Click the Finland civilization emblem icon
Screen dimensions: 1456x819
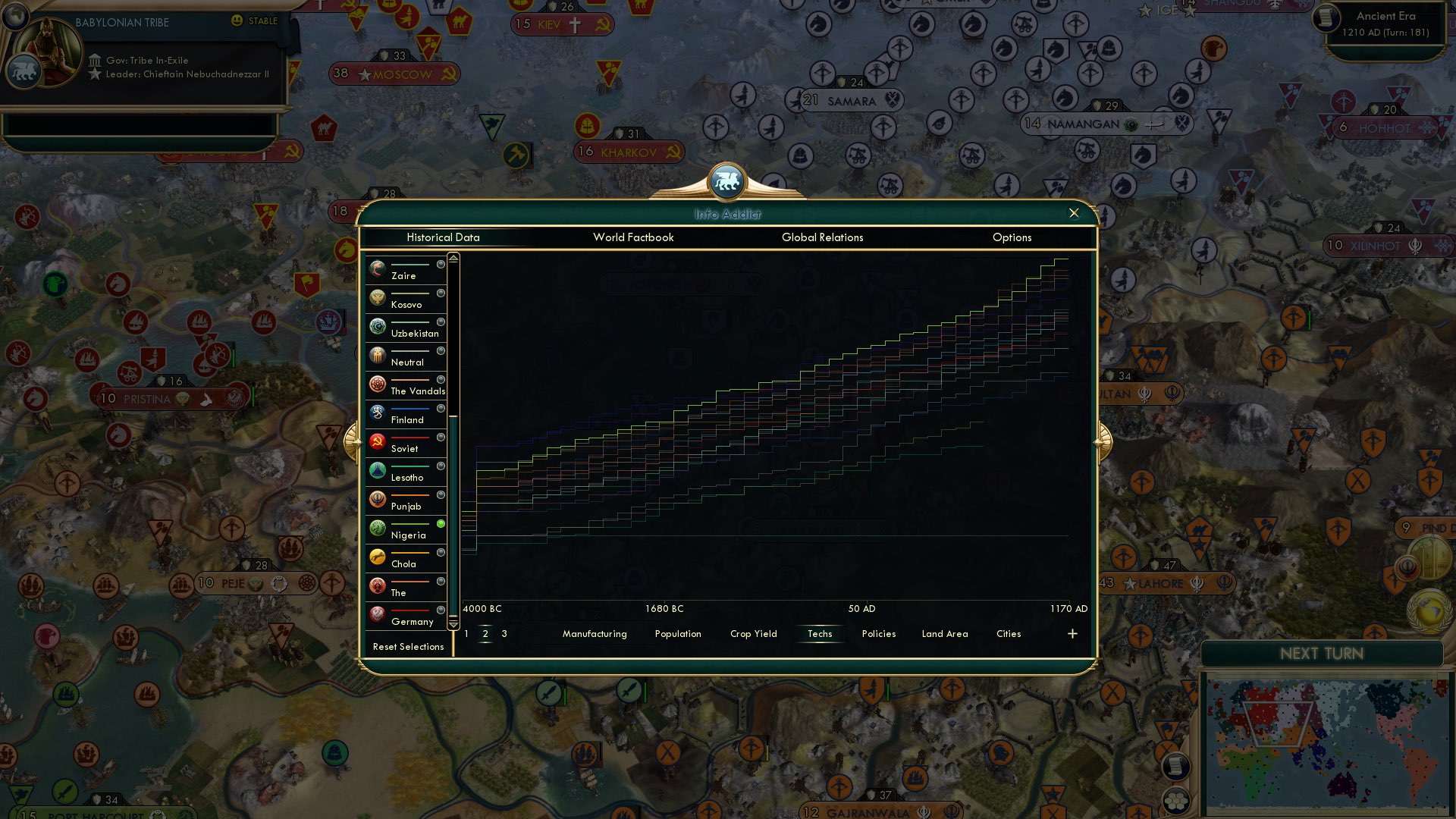(x=377, y=411)
